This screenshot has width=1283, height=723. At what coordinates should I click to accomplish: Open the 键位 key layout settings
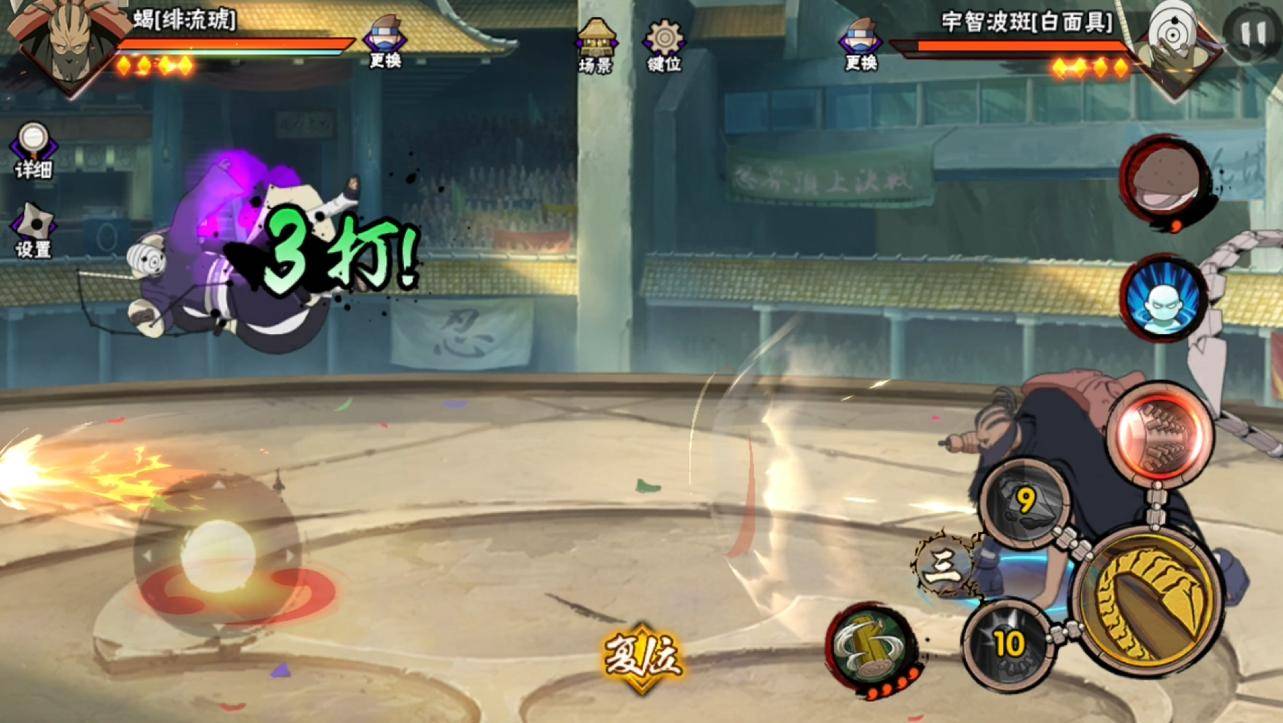[x=664, y=45]
